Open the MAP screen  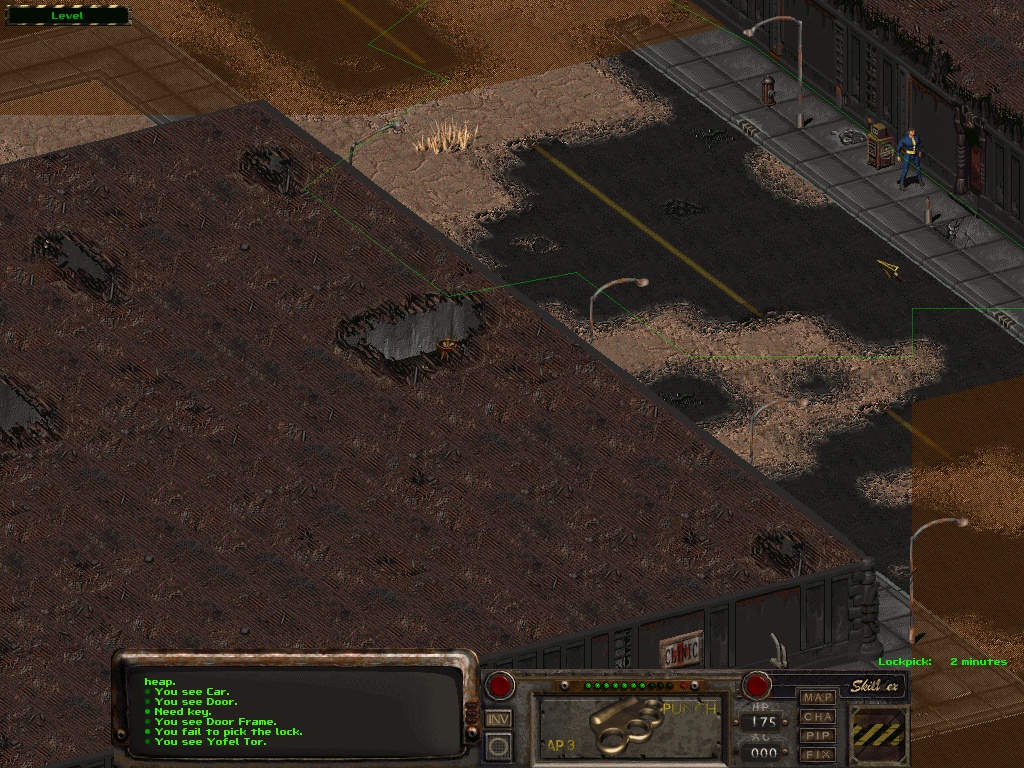pyautogui.click(x=818, y=697)
